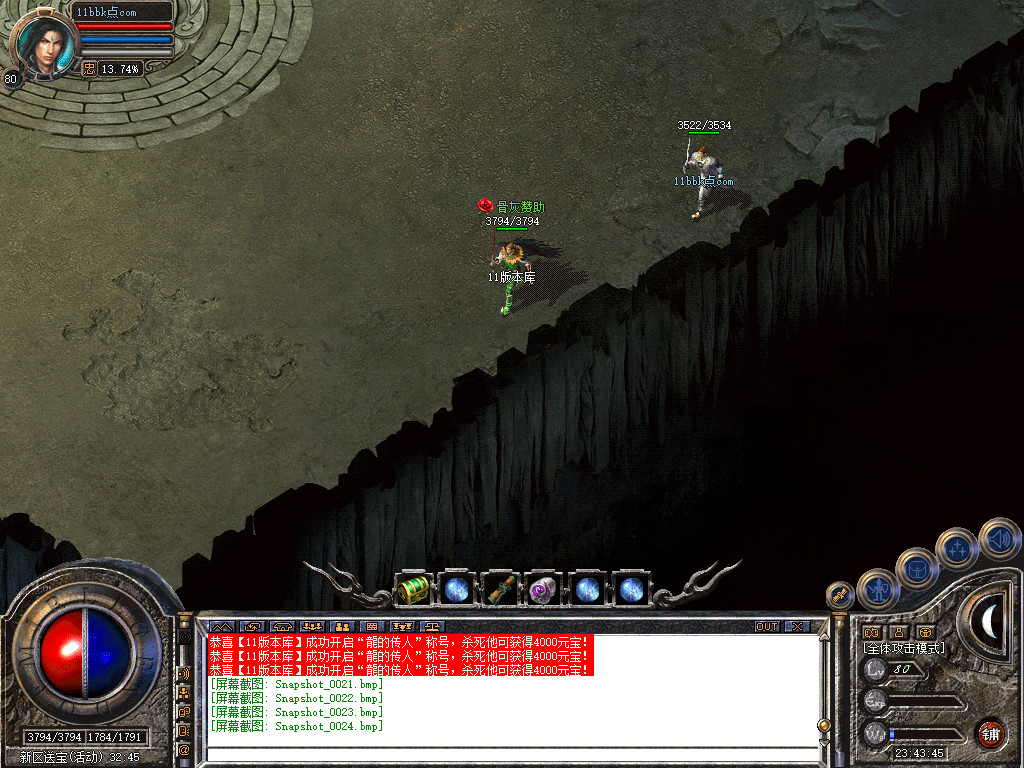Click the chat scrollbar gold knob
This screenshot has width=1024, height=768.
[x=824, y=725]
